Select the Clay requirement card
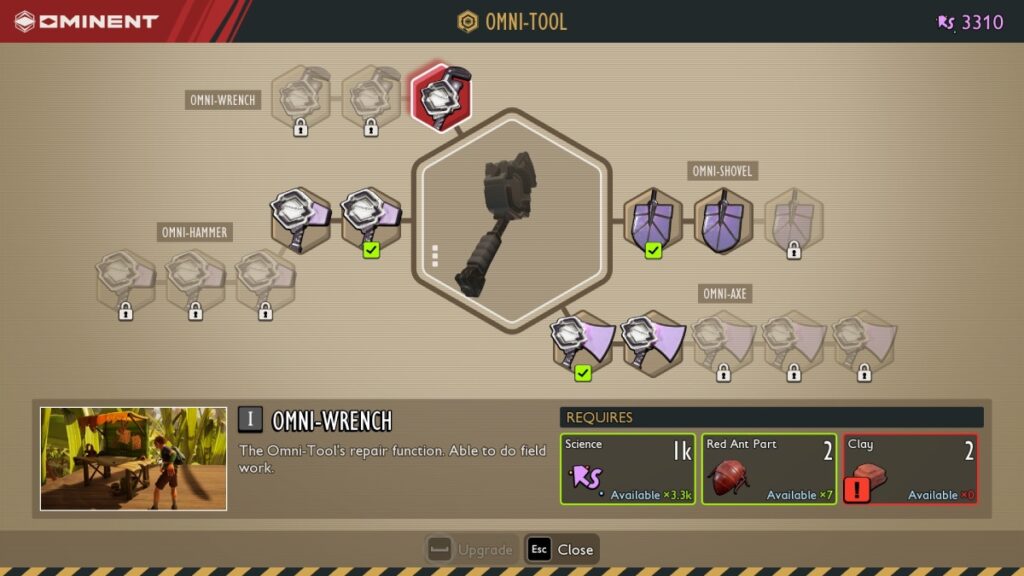Screen dimensions: 1024x576 click(910, 469)
